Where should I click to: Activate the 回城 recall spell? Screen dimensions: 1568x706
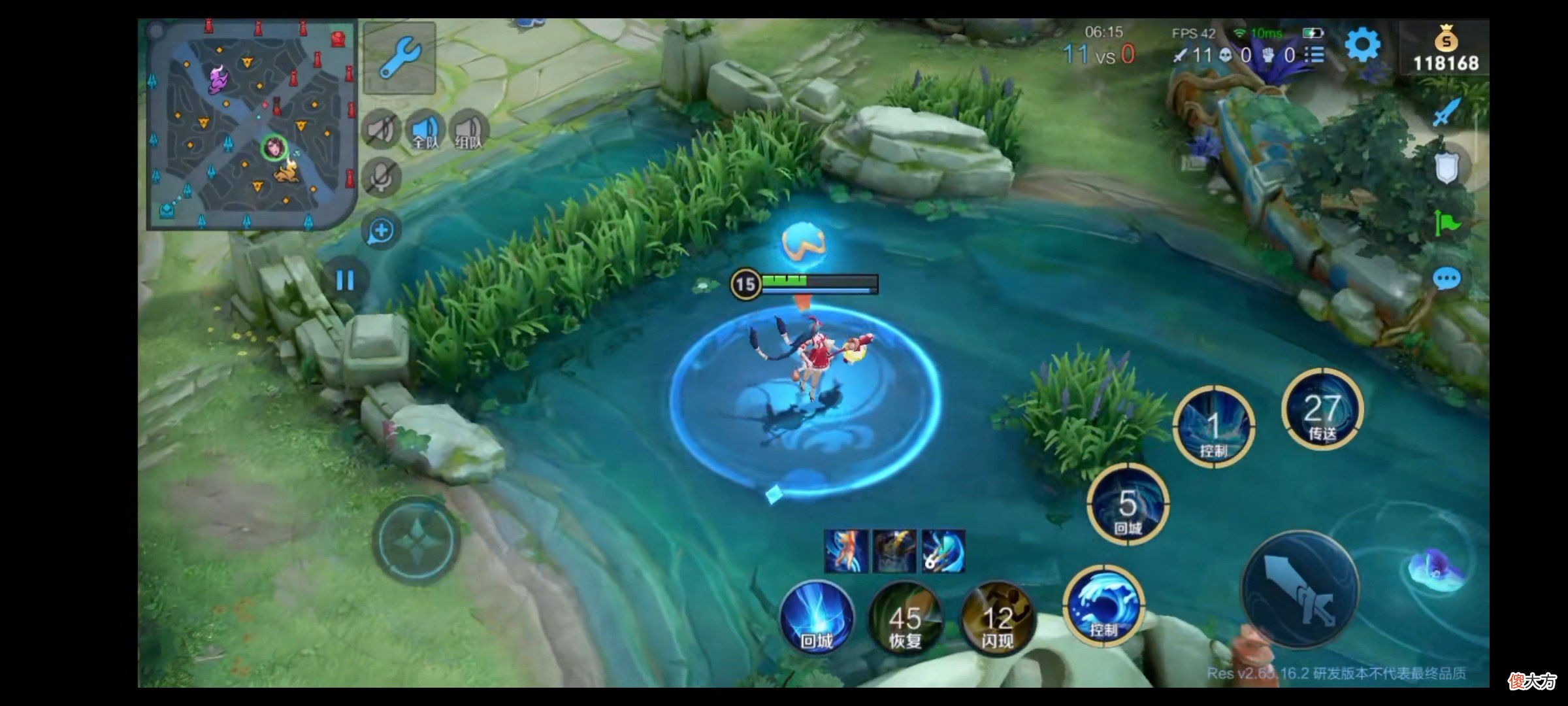click(x=817, y=618)
